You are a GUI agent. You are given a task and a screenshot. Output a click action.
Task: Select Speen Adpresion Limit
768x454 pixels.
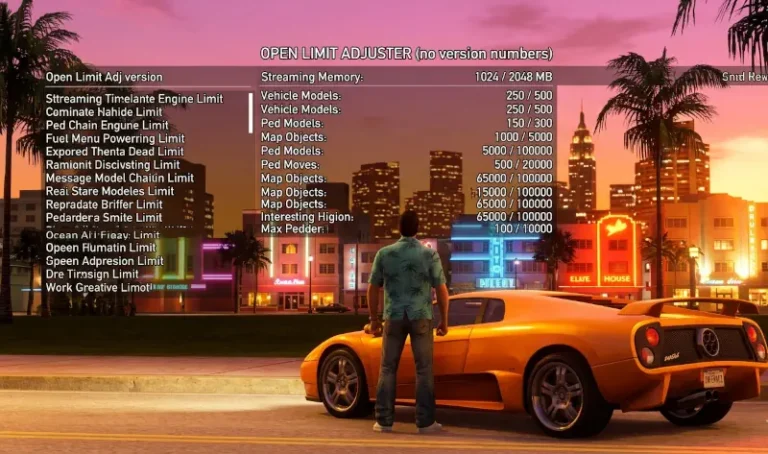[105, 261]
